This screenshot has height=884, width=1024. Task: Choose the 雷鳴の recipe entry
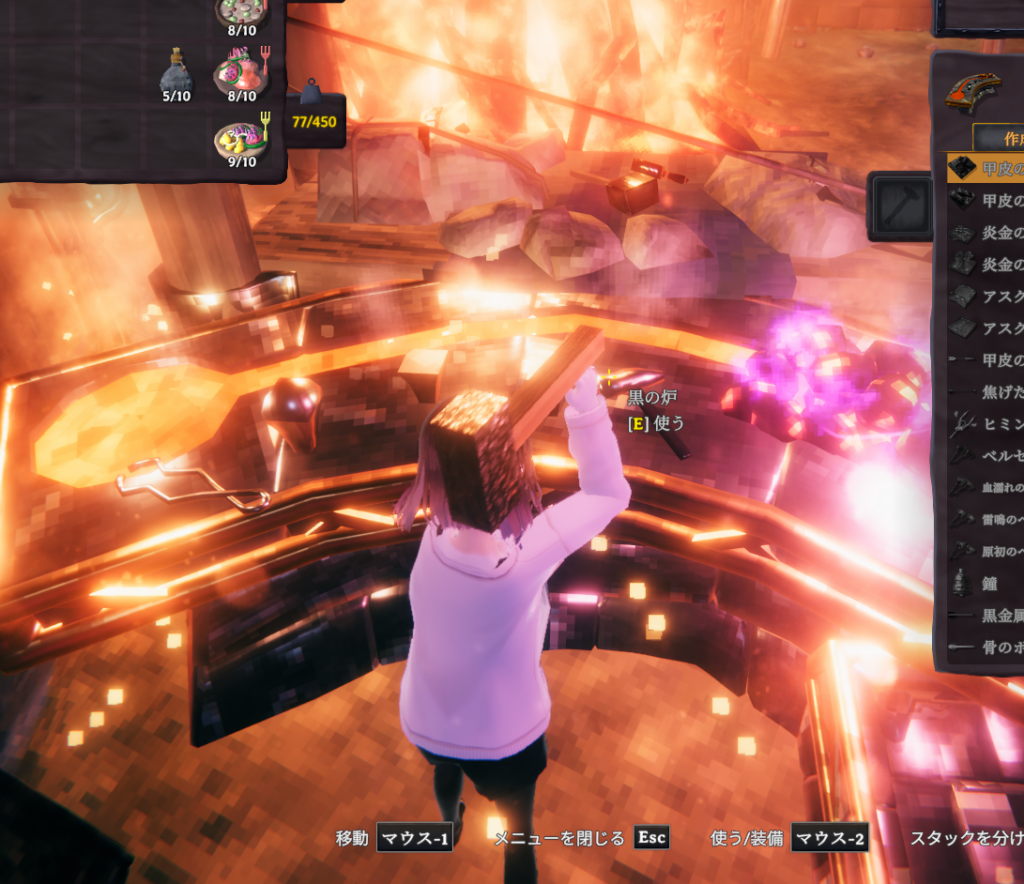pyautogui.click(x=986, y=519)
